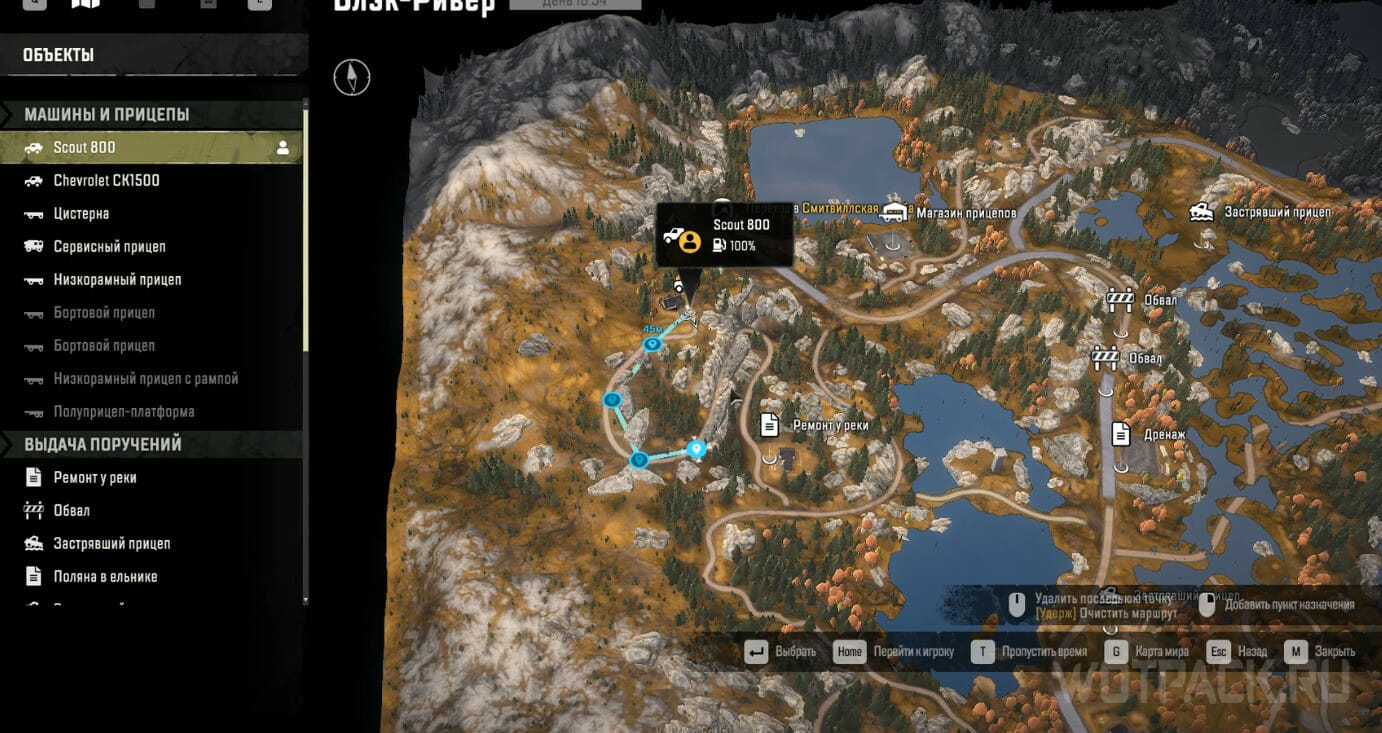The width and height of the screenshot is (1382, 733).
Task: Click the Scout 800 tooltip on the map
Action: tap(724, 236)
